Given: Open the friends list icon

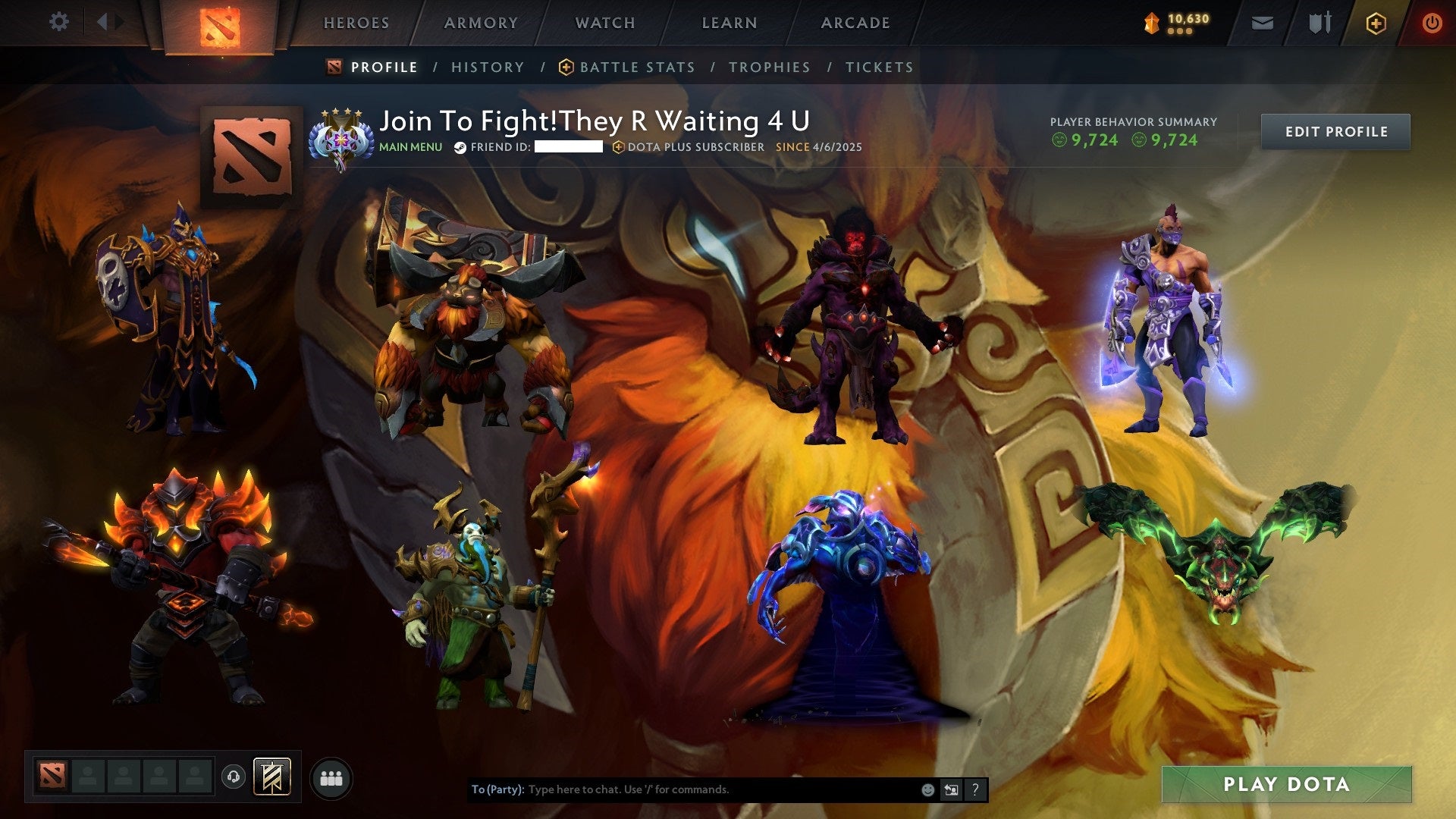Looking at the screenshot, I should [x=331, y=777].
